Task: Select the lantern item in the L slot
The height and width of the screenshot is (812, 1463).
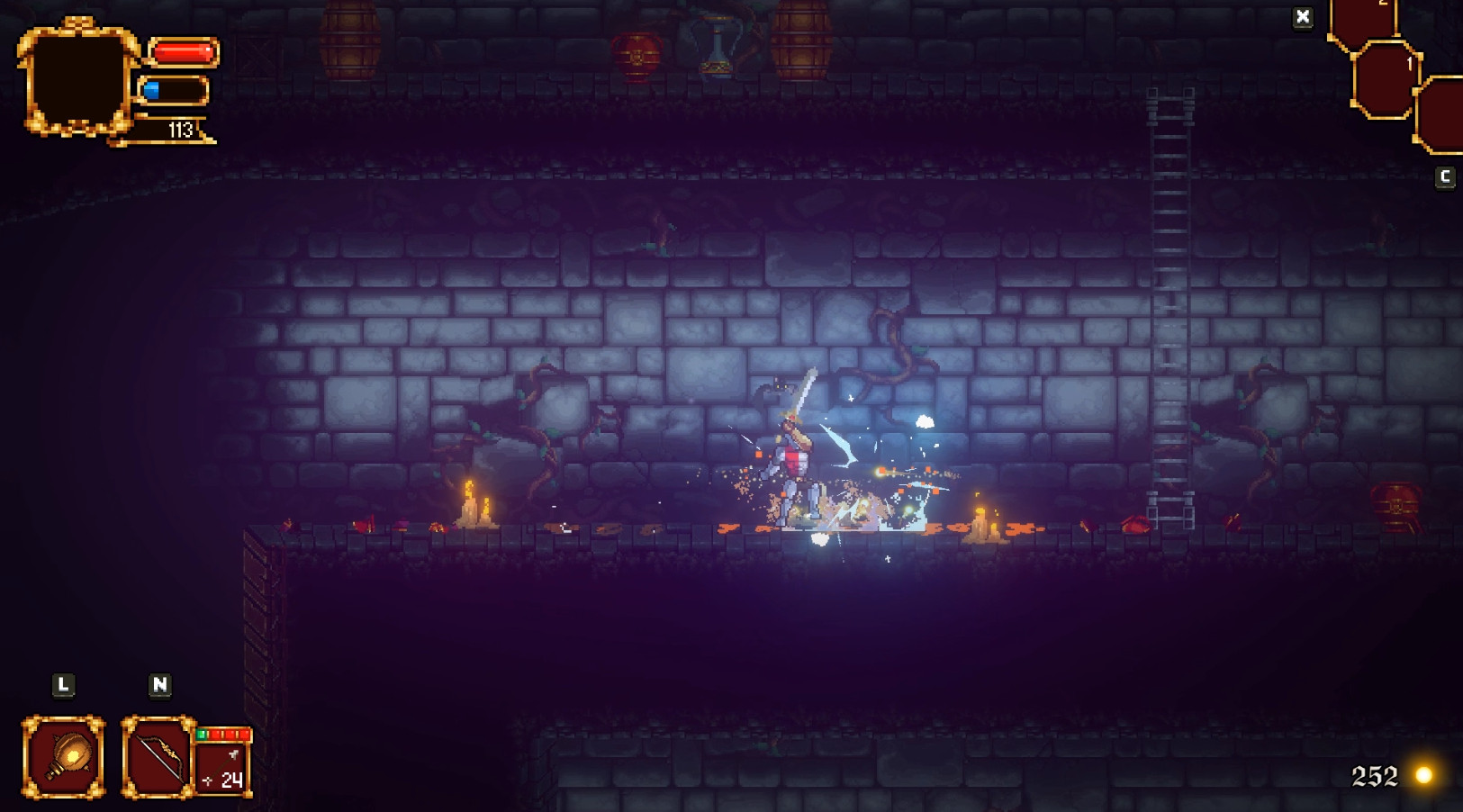Action: click(x=63, y=756)
